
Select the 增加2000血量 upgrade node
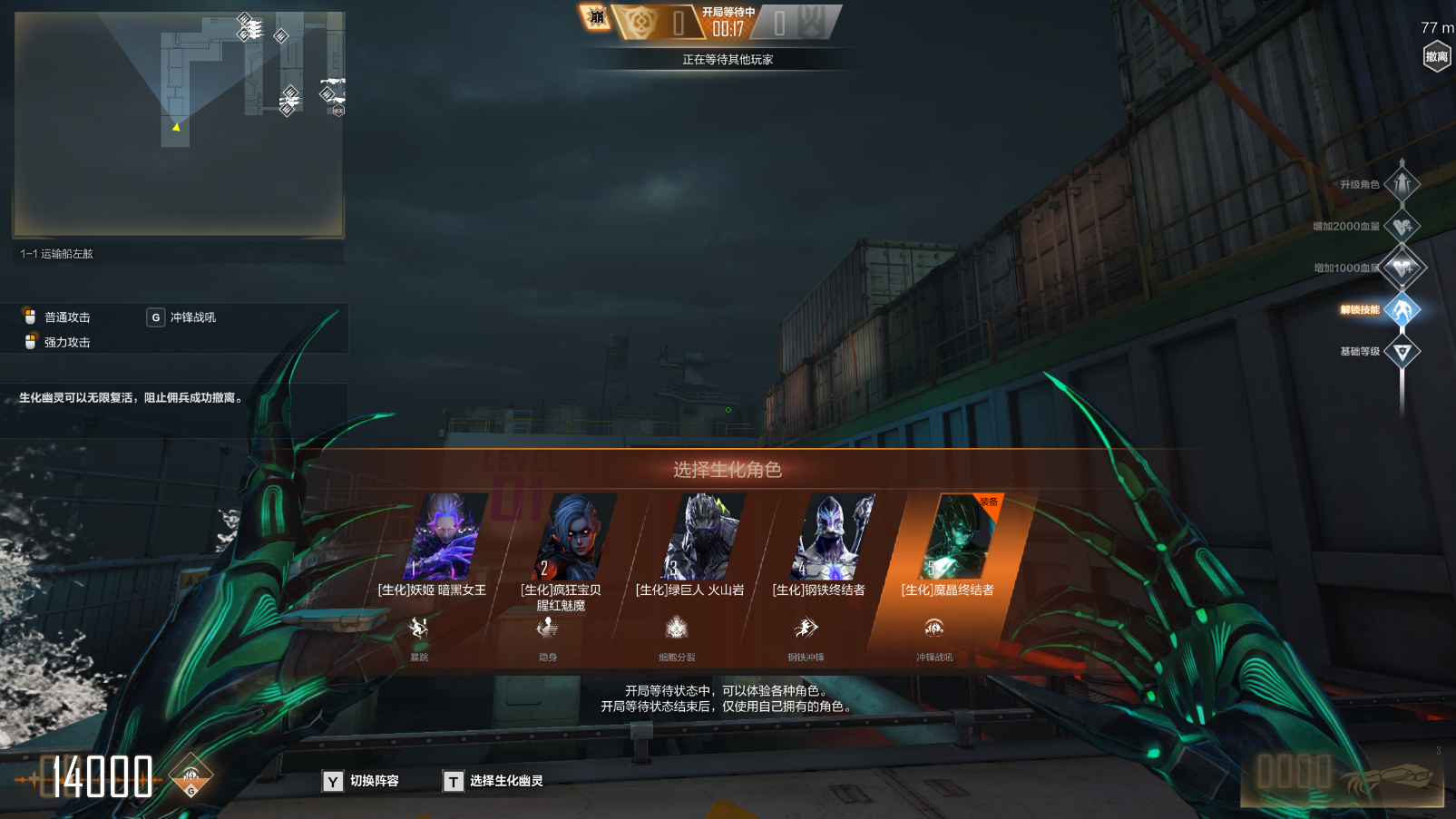point(1402,227)
